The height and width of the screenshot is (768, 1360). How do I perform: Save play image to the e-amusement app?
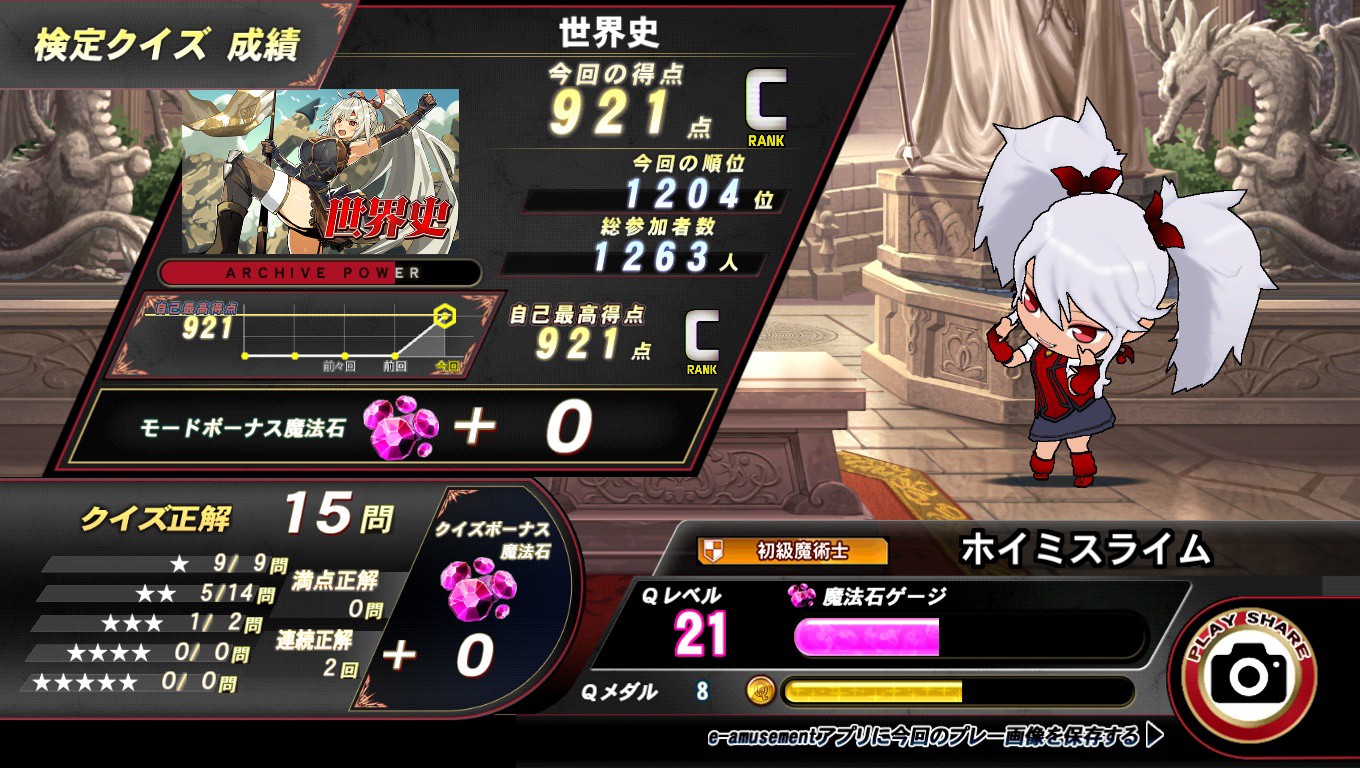(934, 738)
